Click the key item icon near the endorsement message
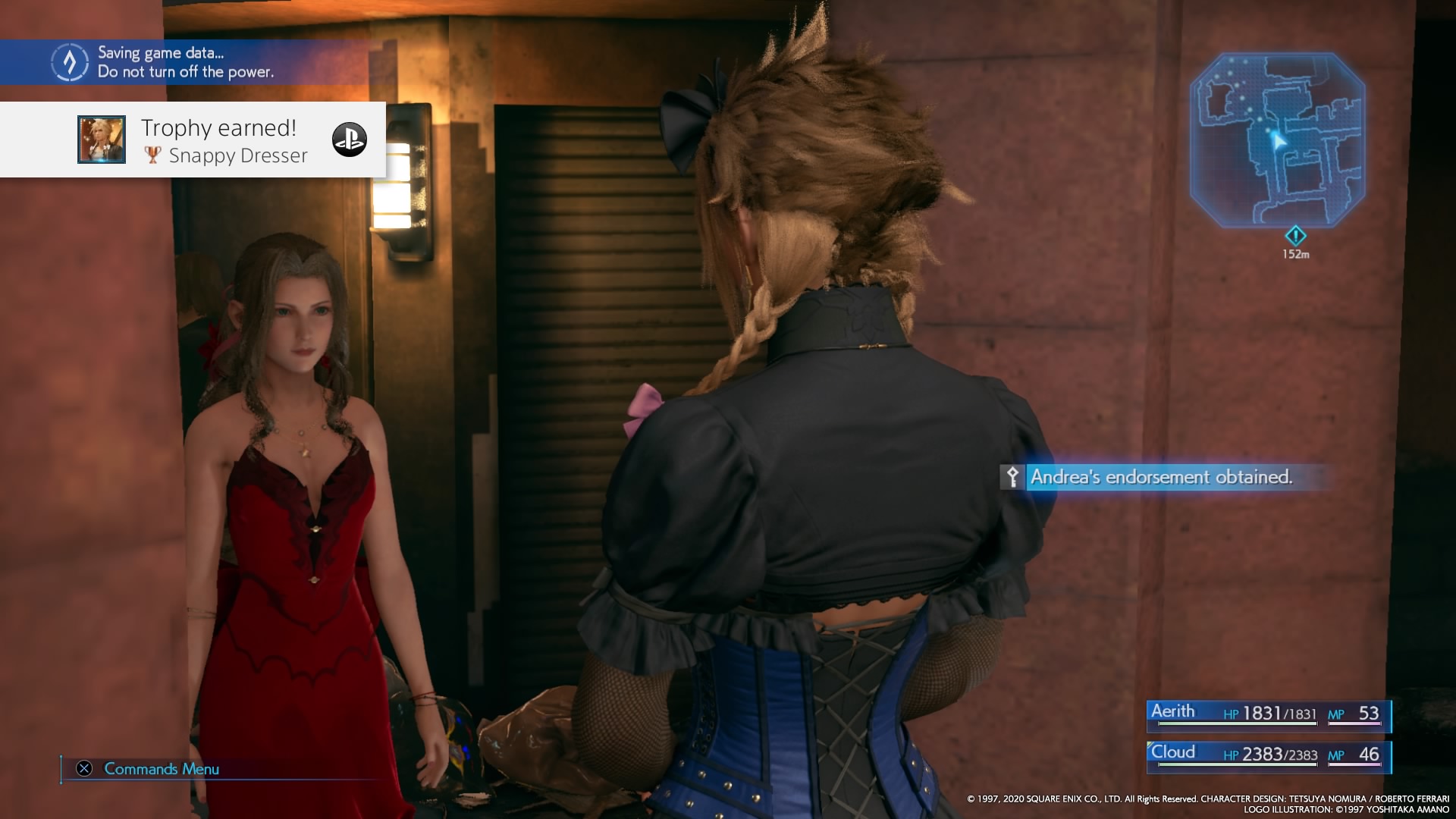This screenshot has width=1456, height=819. pos(1012,479)
